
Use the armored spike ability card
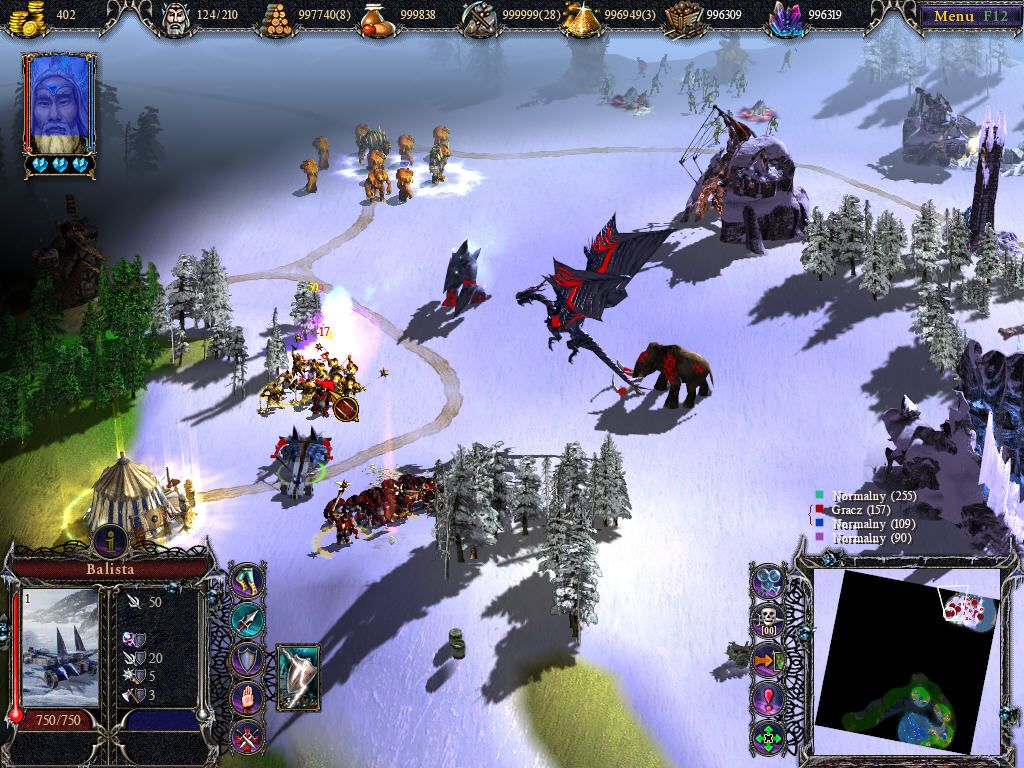tap(298, 677)
